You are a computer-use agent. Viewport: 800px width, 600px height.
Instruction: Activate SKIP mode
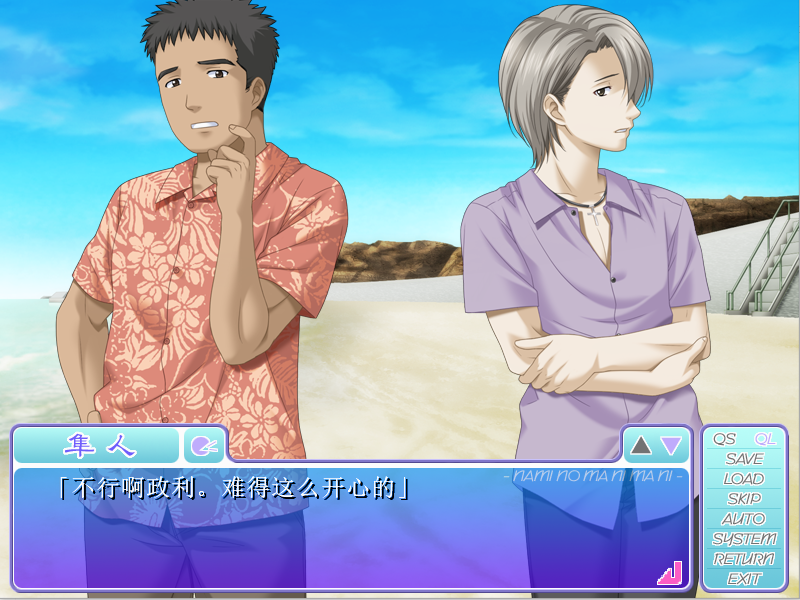click(744, 499)
